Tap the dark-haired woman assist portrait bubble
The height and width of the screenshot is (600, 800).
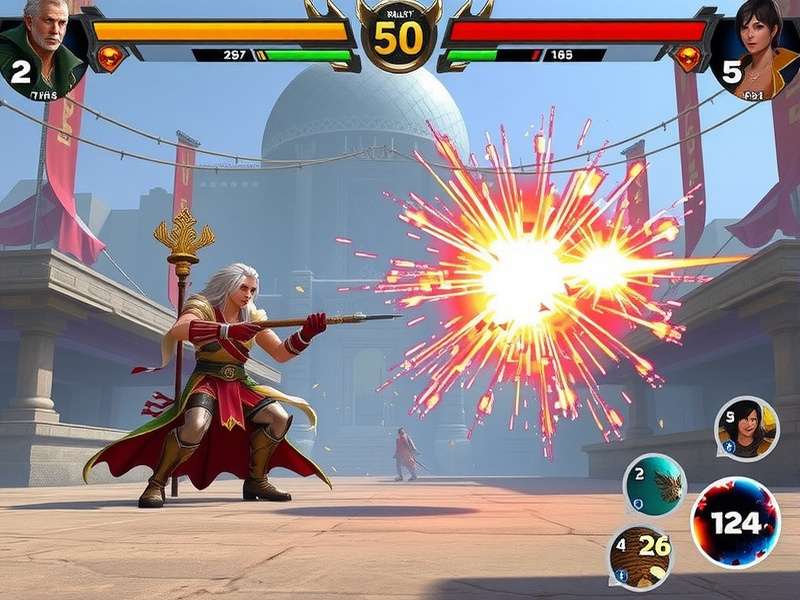(746, 428)
